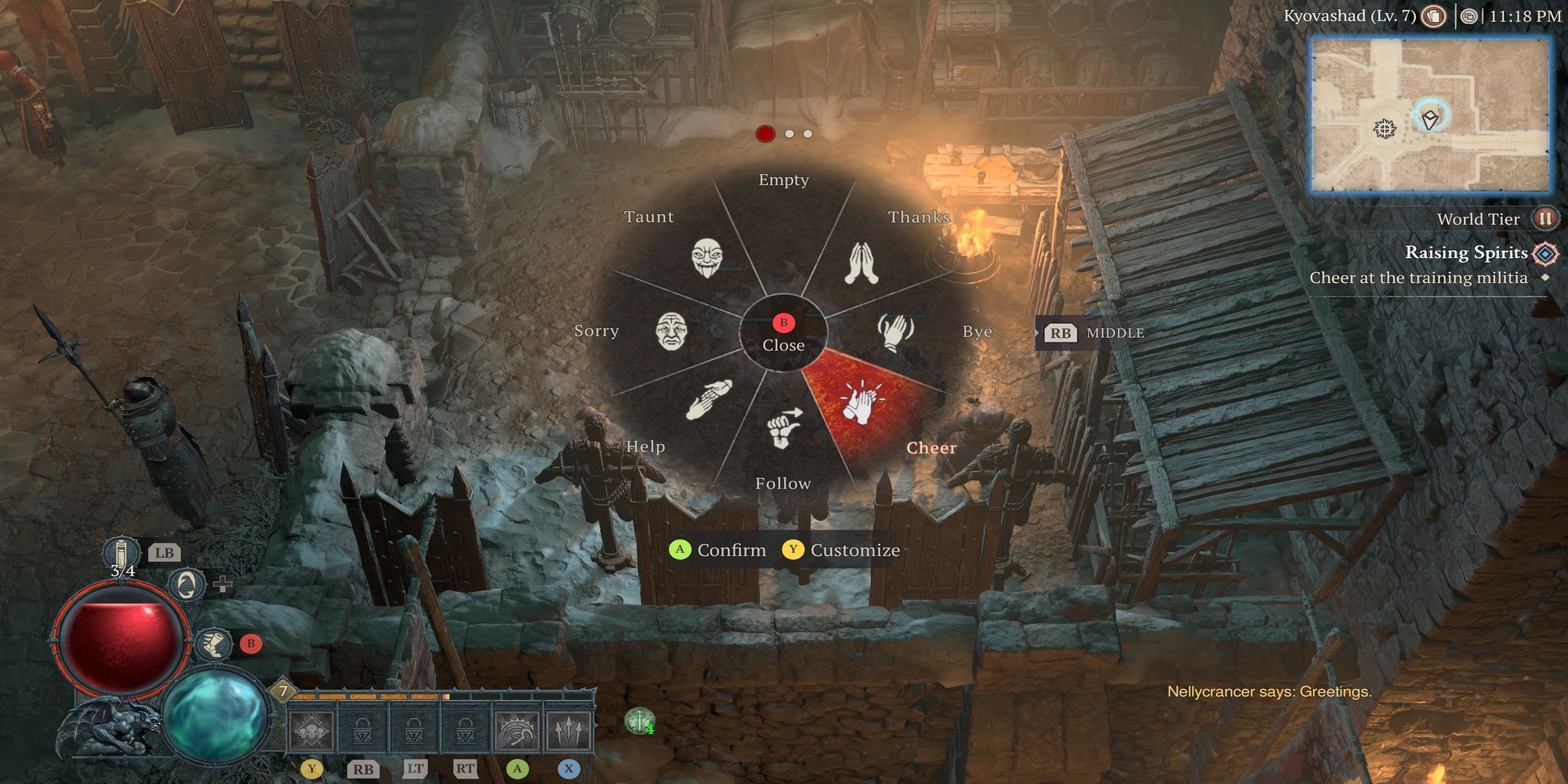The image size is (1568, 784).
Task: Click the evade boot icon
Action: coord(212,644)
